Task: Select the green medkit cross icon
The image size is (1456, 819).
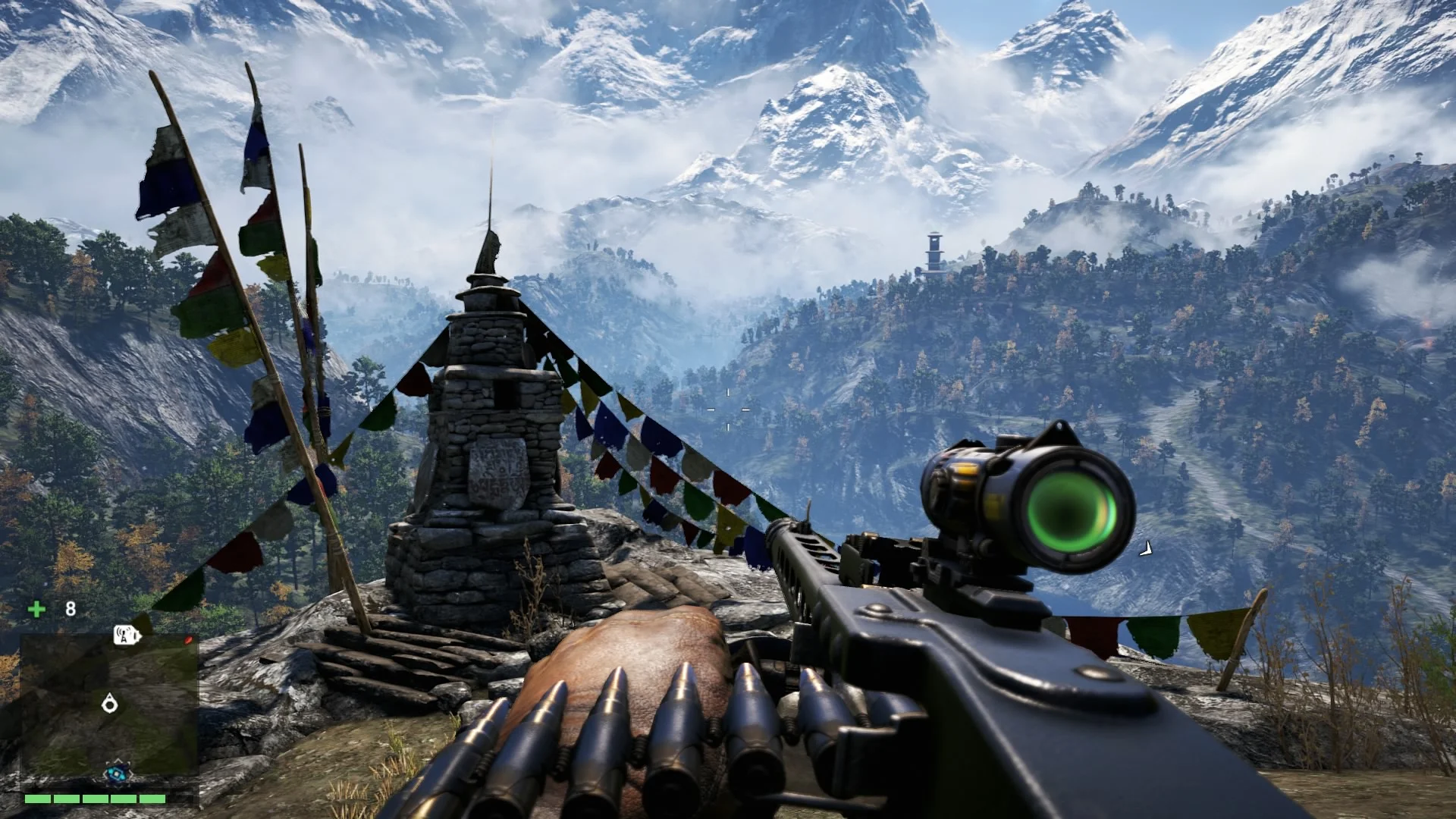Action: coord(36,609)
